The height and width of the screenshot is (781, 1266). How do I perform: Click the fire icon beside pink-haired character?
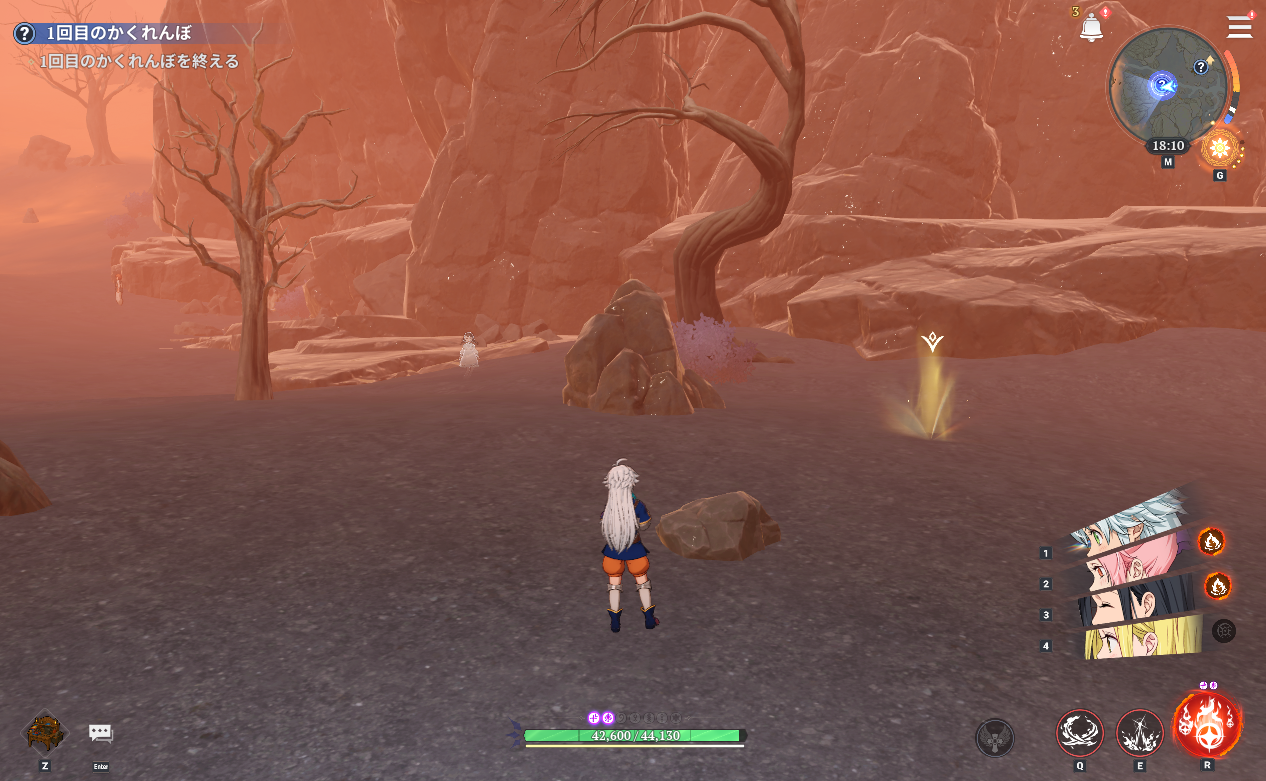click(1217, 585)
